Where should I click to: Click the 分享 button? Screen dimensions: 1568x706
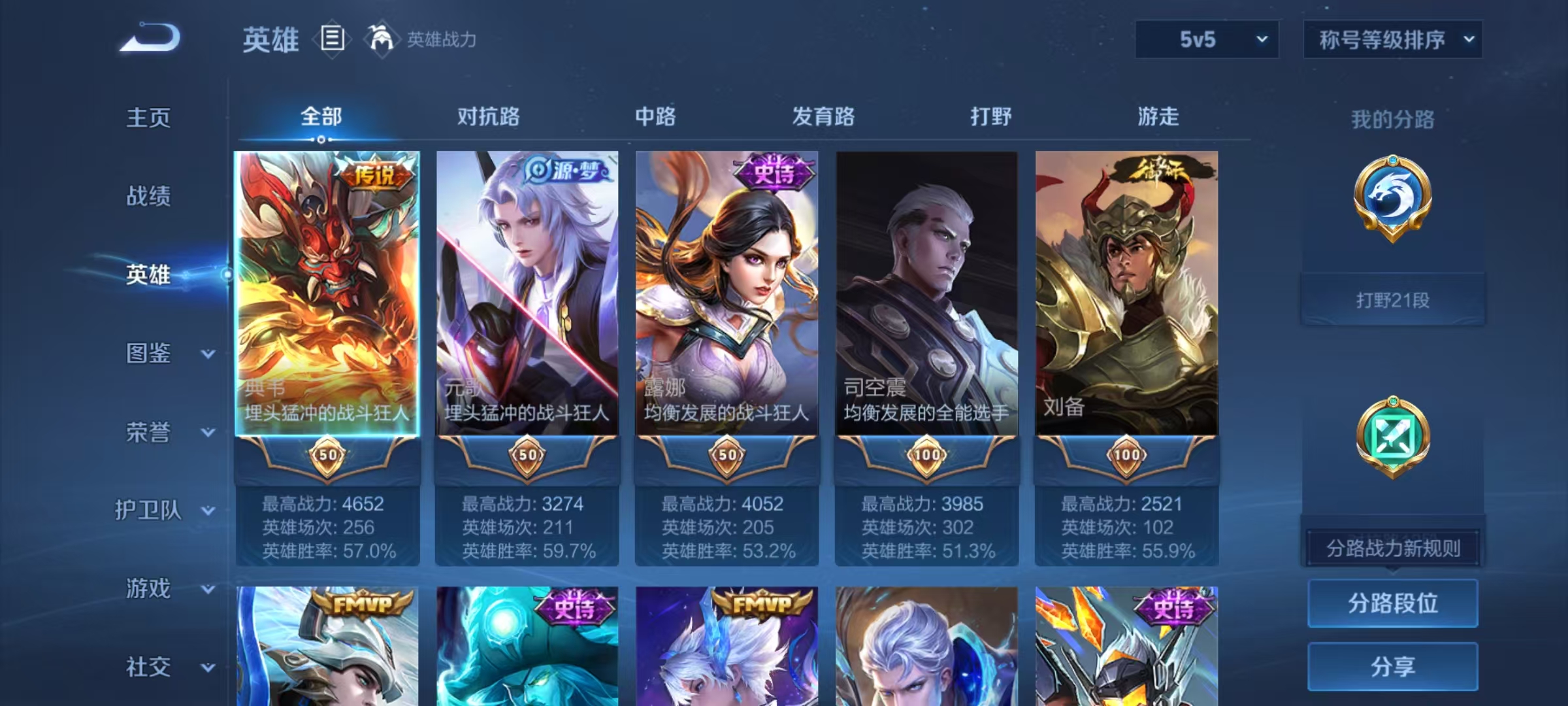click(x=1393, y=665)
